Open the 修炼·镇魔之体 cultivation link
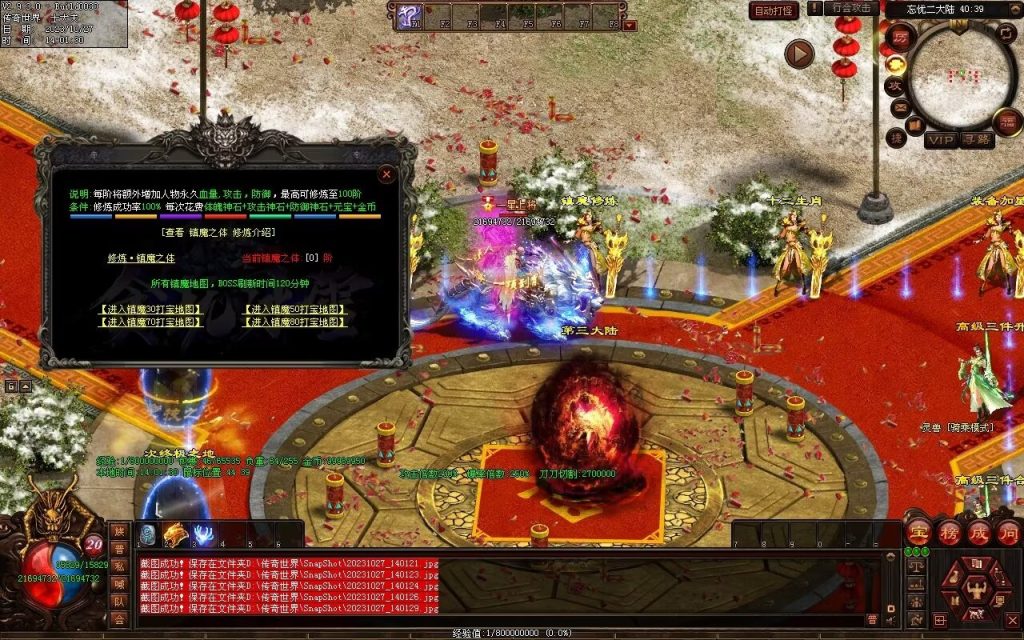The height and width of the screenshot is (640, 1024). tap(142, 257)
